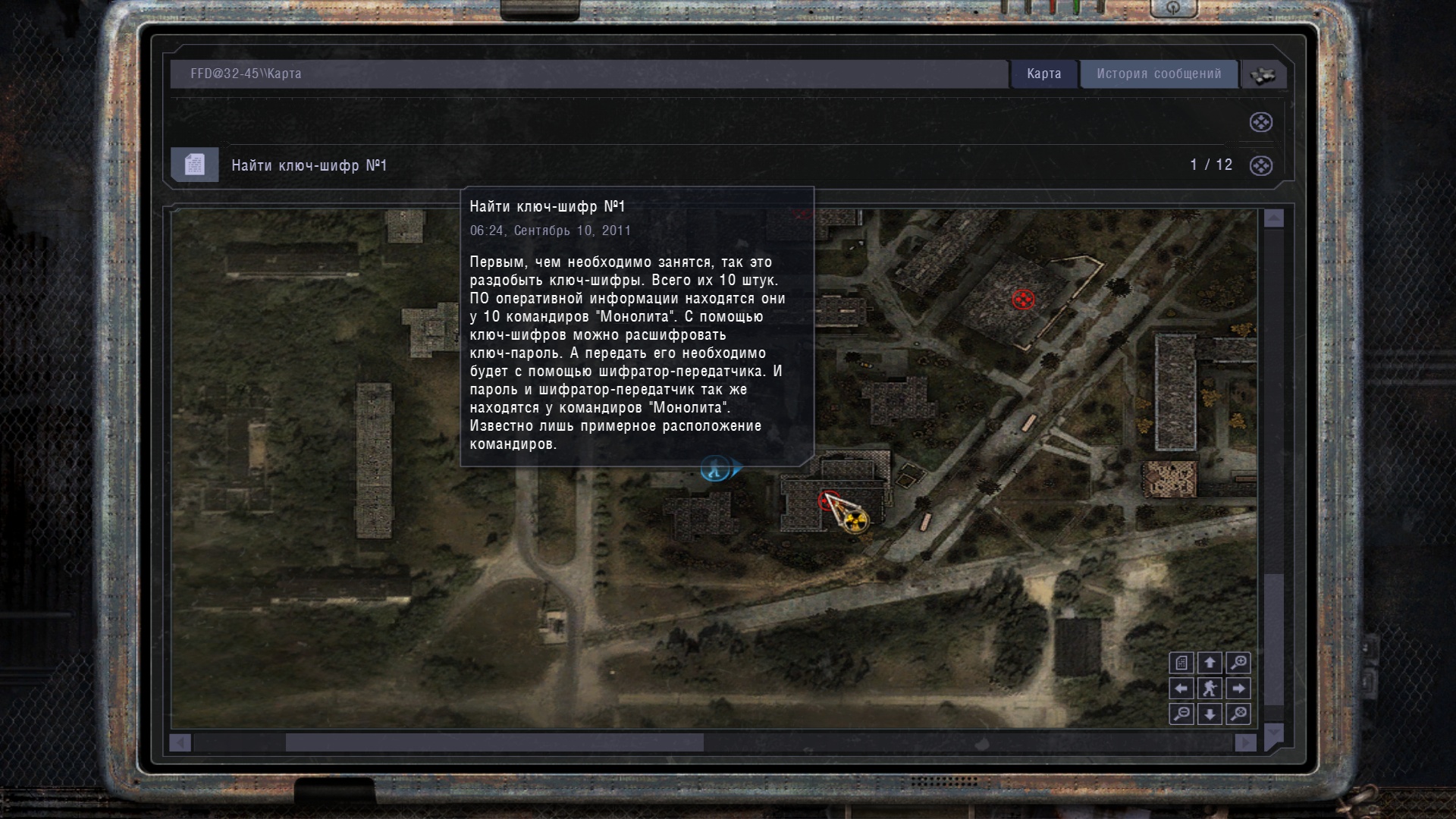The height and width of the screenshot is (819, 1456).
Task: Click the PDA device icon in top-right corner
Action: pos(1263,74)
